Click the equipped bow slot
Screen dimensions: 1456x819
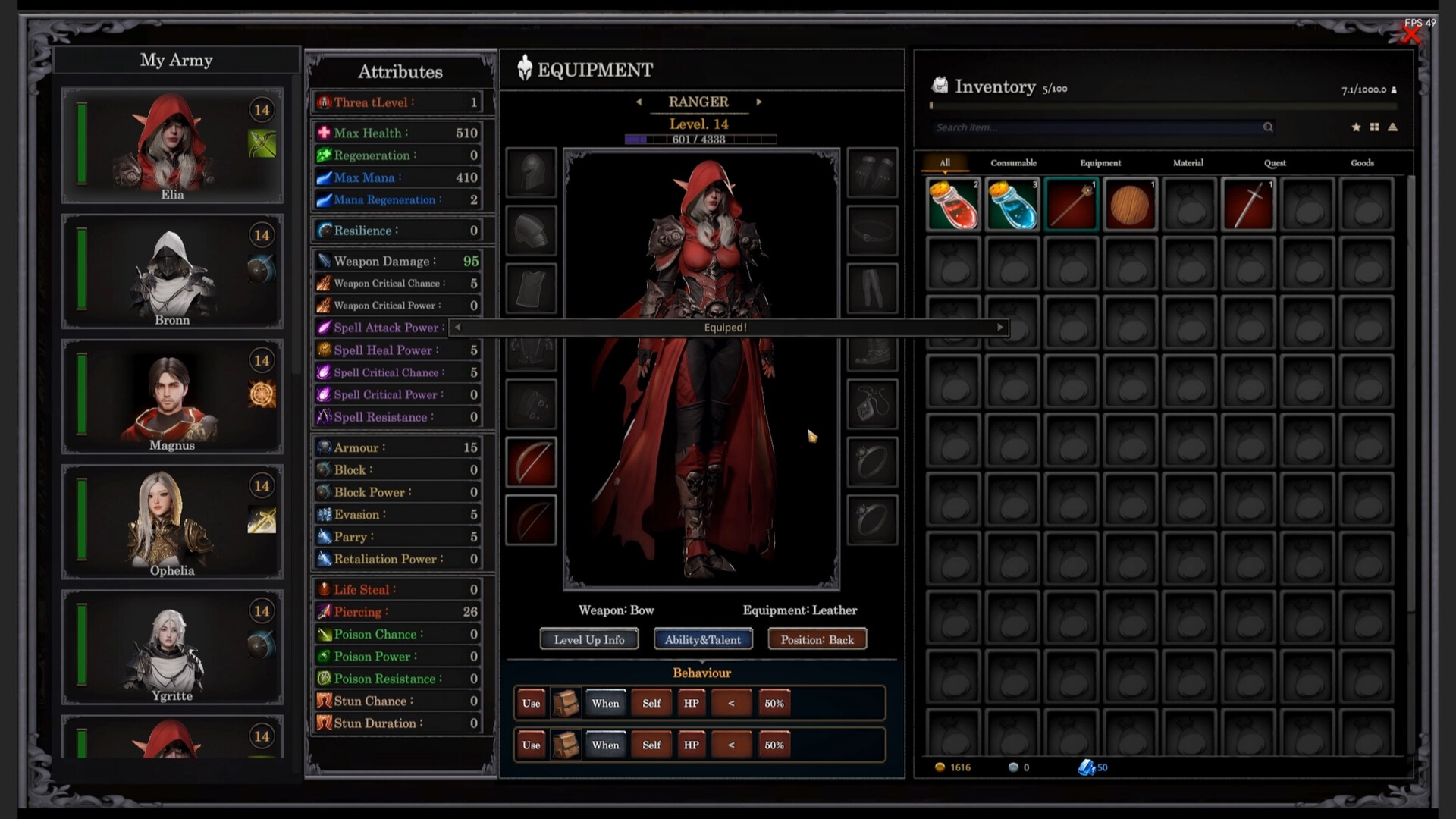coord(531,462)
